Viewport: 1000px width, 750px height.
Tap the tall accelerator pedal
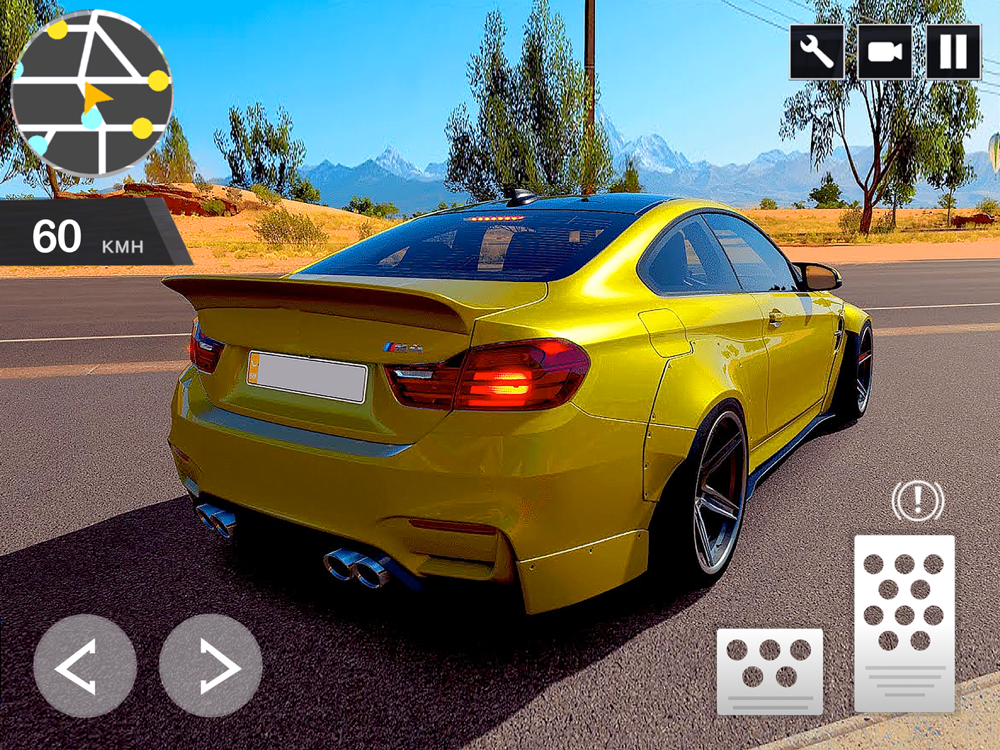point(904,622)
